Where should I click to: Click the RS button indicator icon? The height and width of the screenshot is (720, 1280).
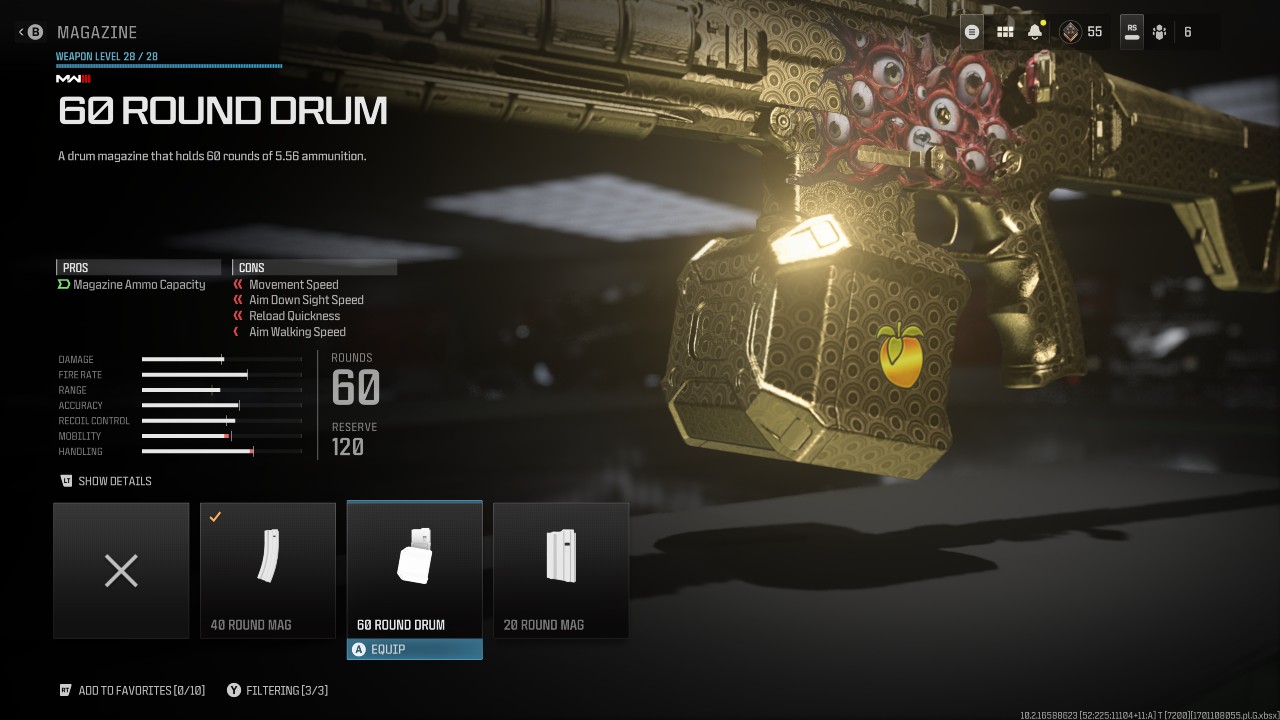1131,31
